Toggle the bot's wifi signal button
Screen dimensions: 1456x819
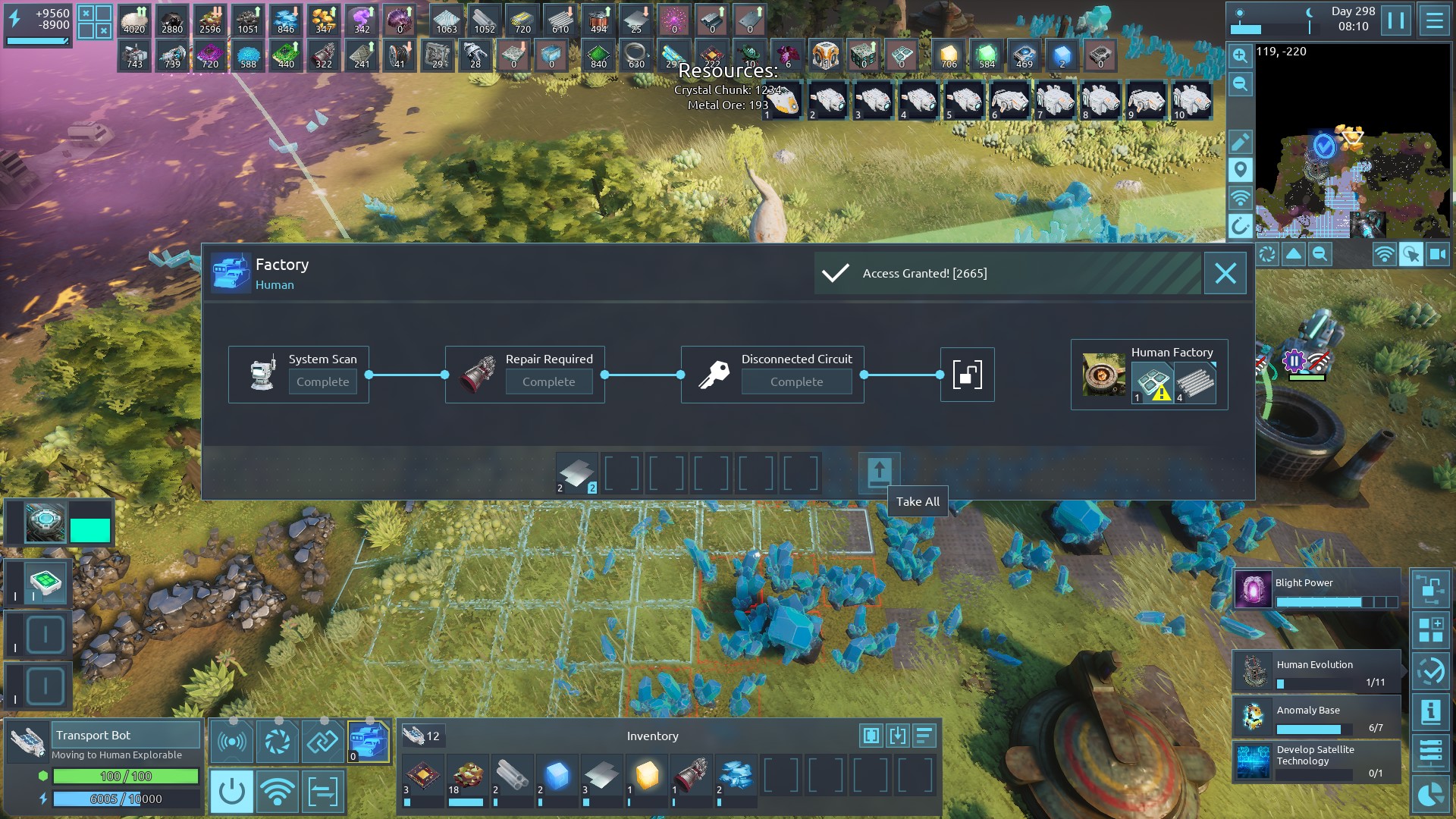coord(277,792)
